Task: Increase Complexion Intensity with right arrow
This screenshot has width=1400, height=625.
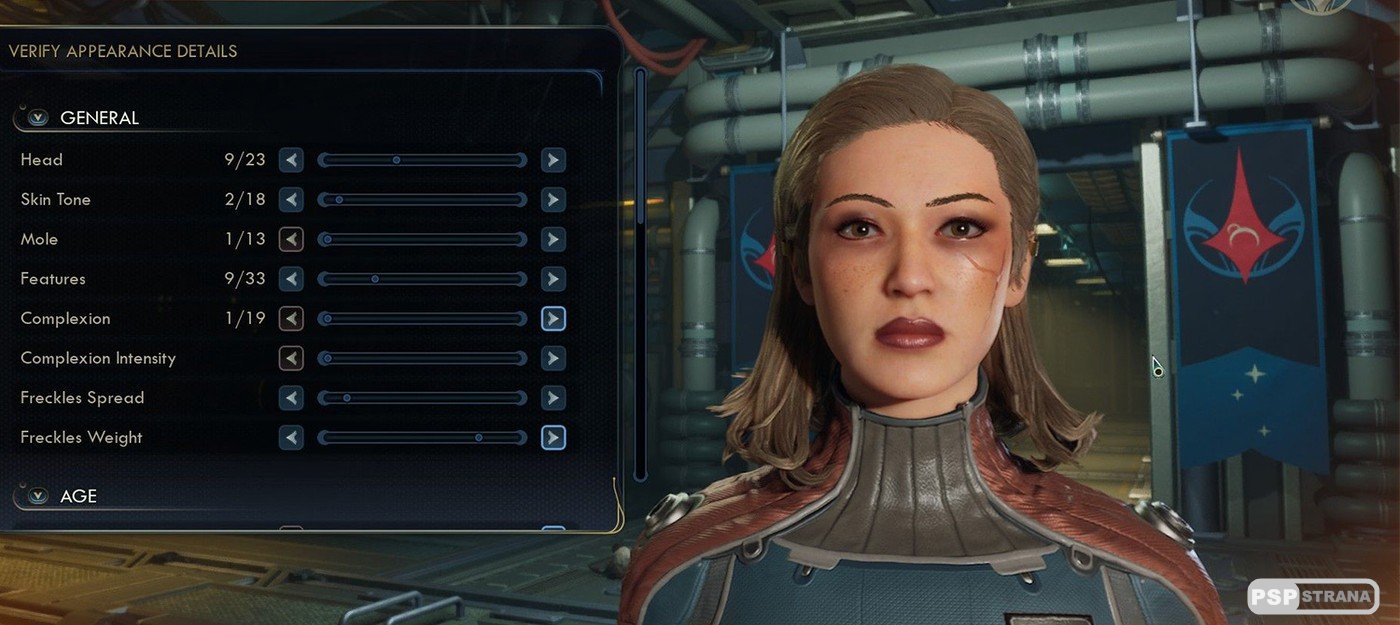Action: point(553,358)
